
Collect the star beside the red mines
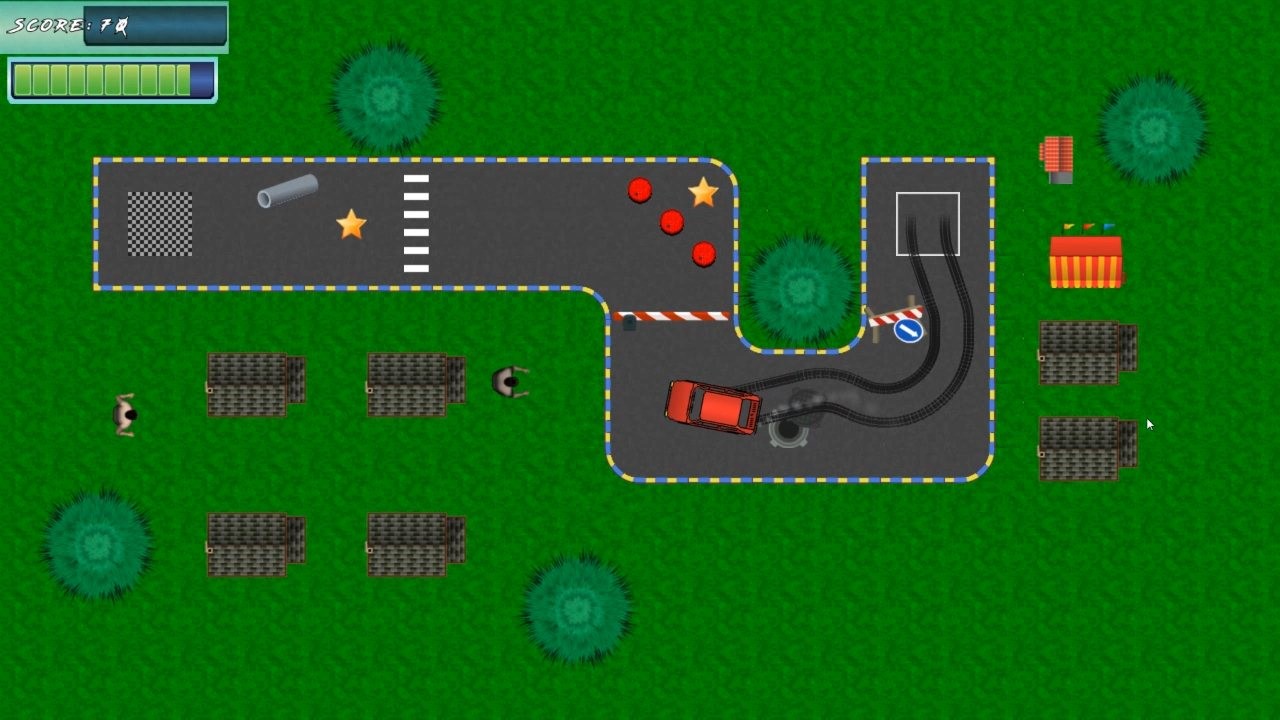pyautogui.click(x=703, y=191)
